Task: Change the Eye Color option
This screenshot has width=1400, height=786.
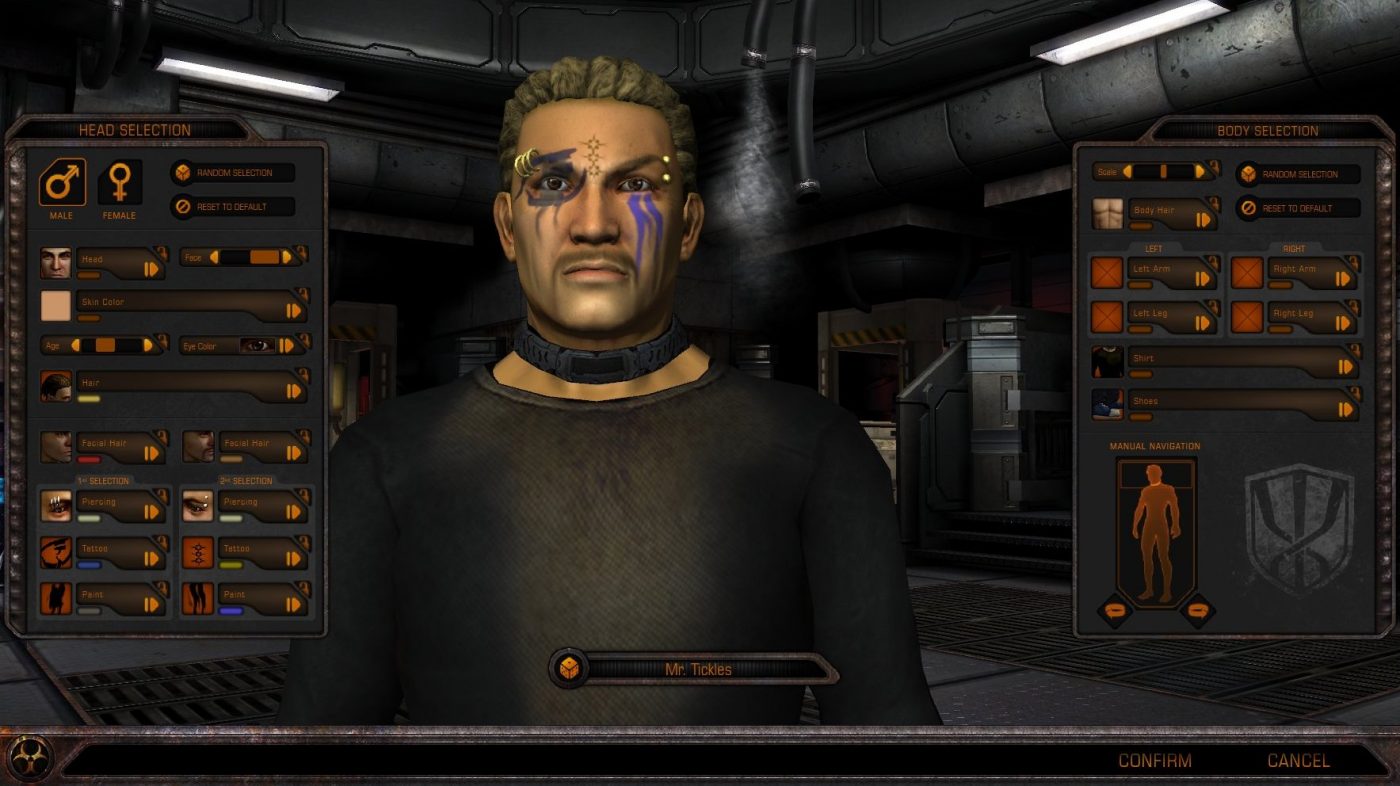Action: [x=287, y=346]
